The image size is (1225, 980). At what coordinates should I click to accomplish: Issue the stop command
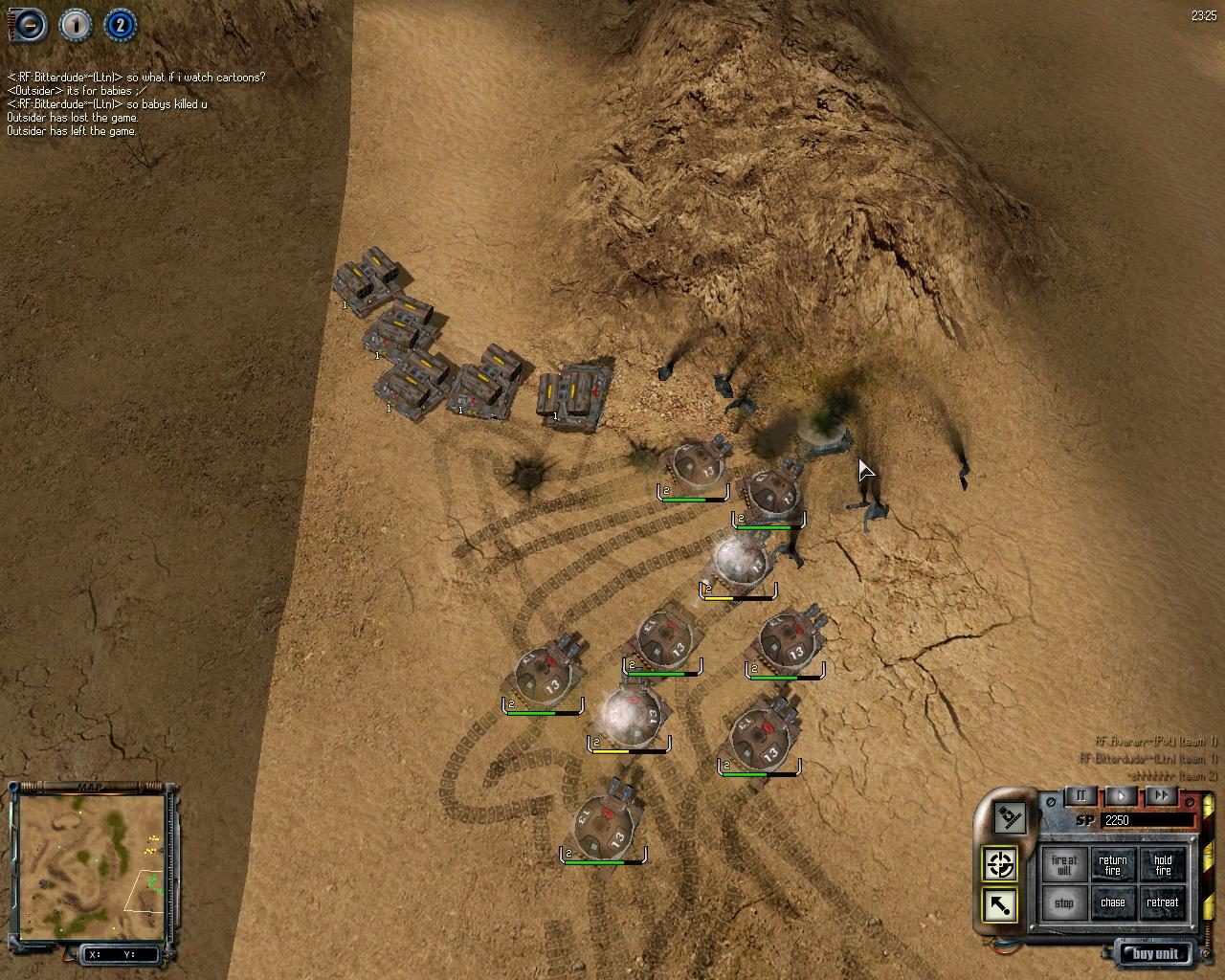(1063, 902)
